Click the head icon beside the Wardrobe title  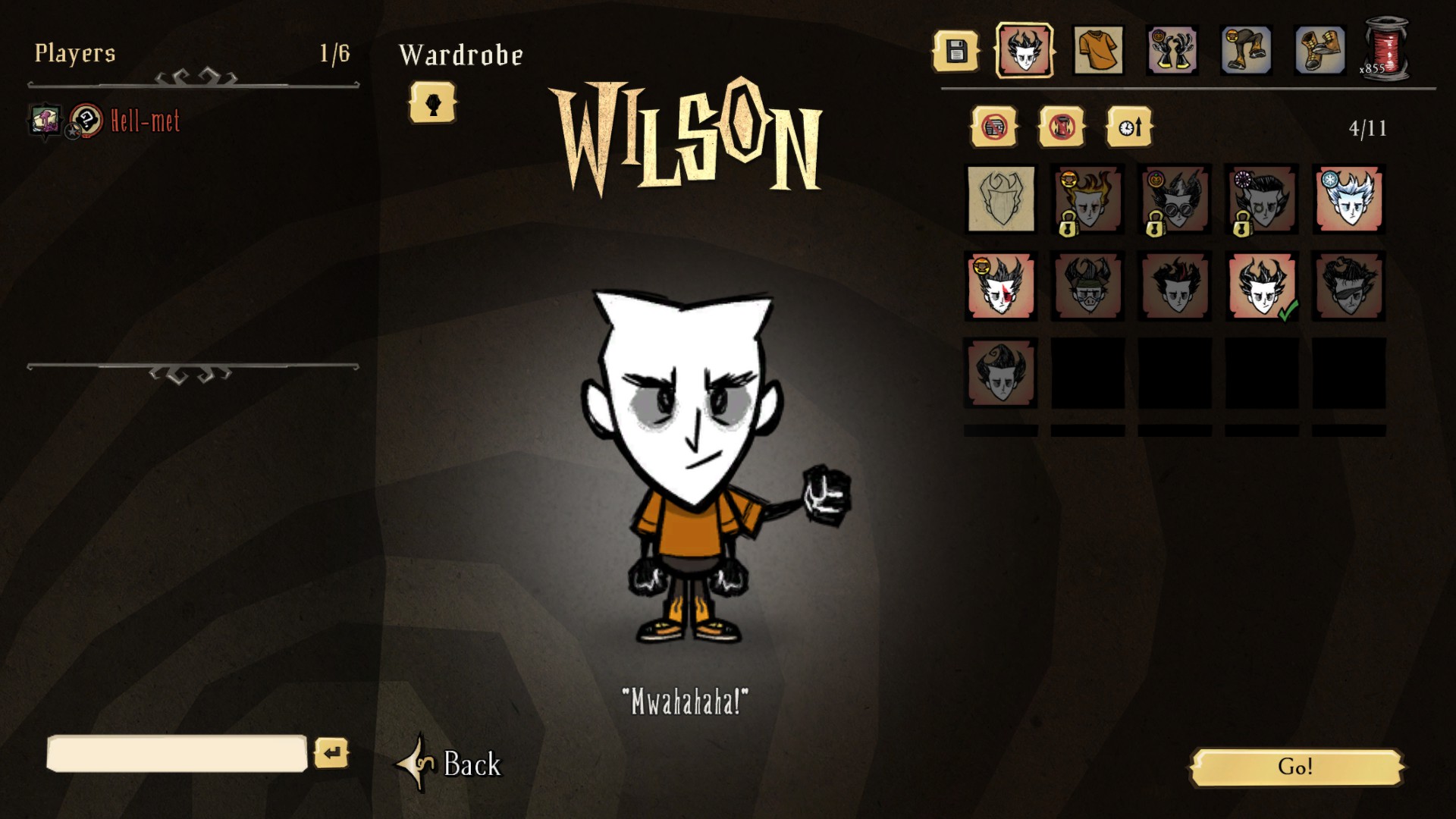tap(433, 103)
